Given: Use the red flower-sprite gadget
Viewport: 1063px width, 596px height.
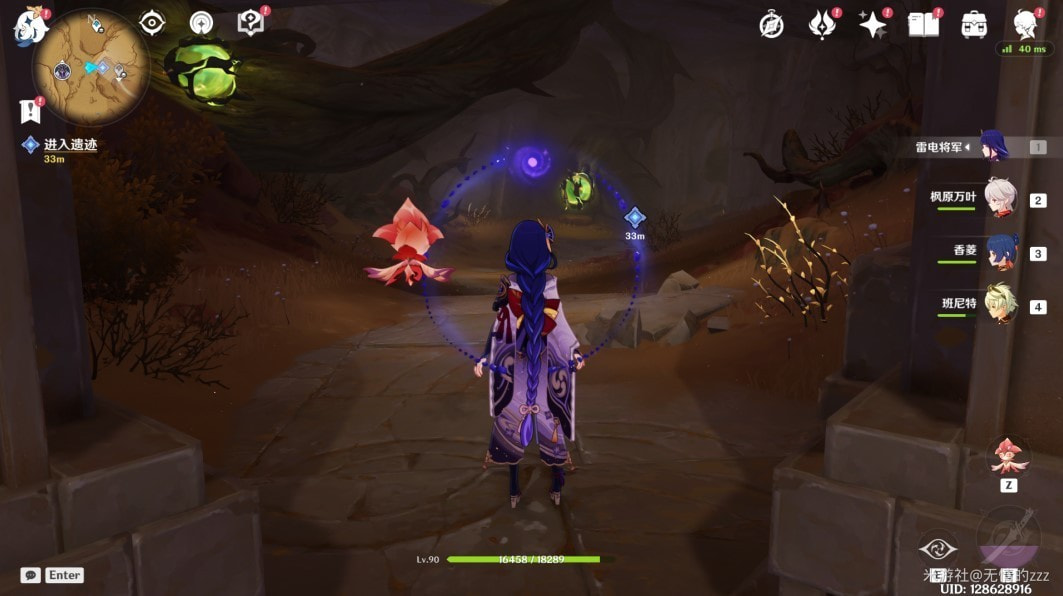Looking at the screenshot, I should click(x=1008, y=458).
